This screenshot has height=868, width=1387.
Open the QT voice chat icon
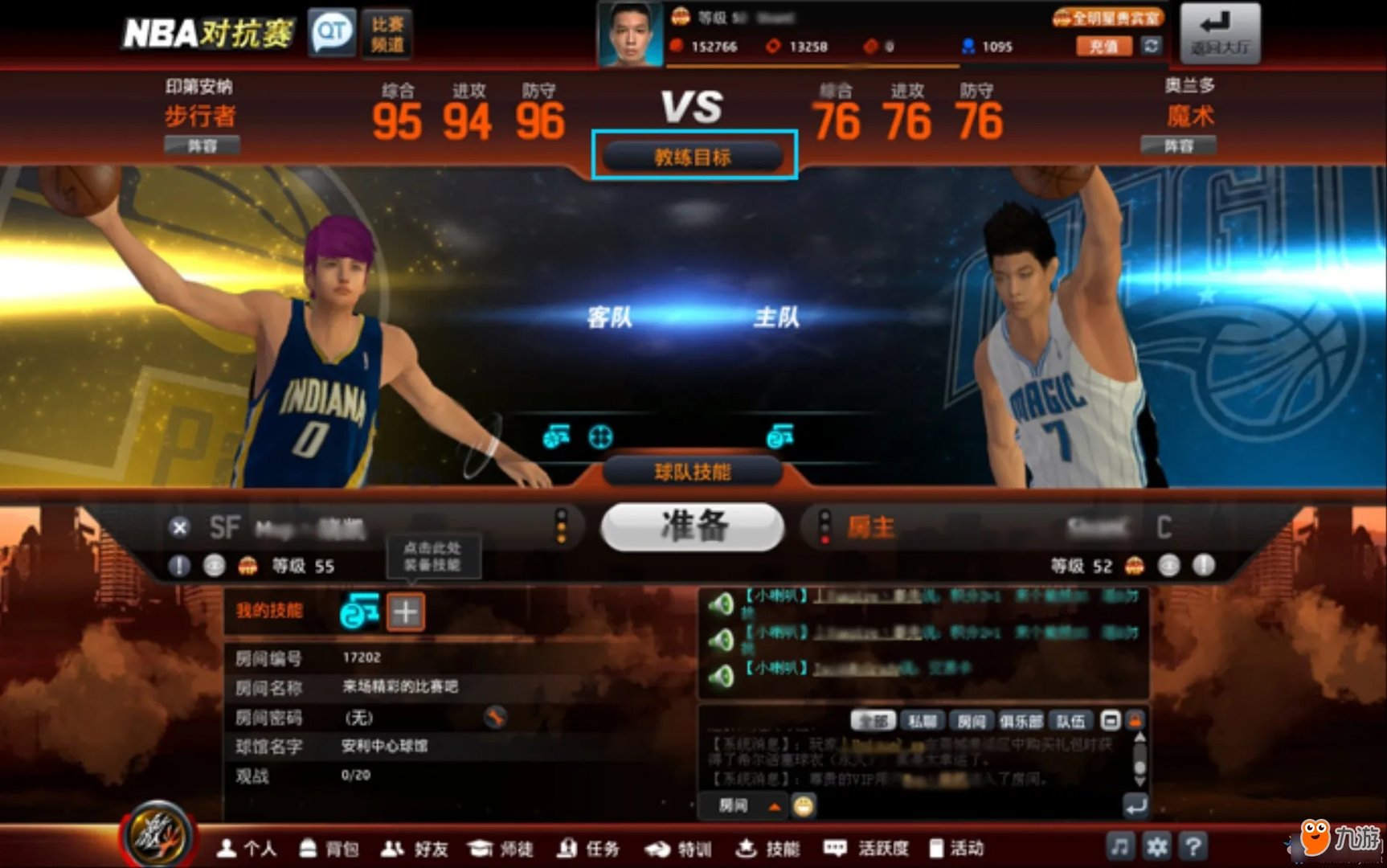click(331, 31)
